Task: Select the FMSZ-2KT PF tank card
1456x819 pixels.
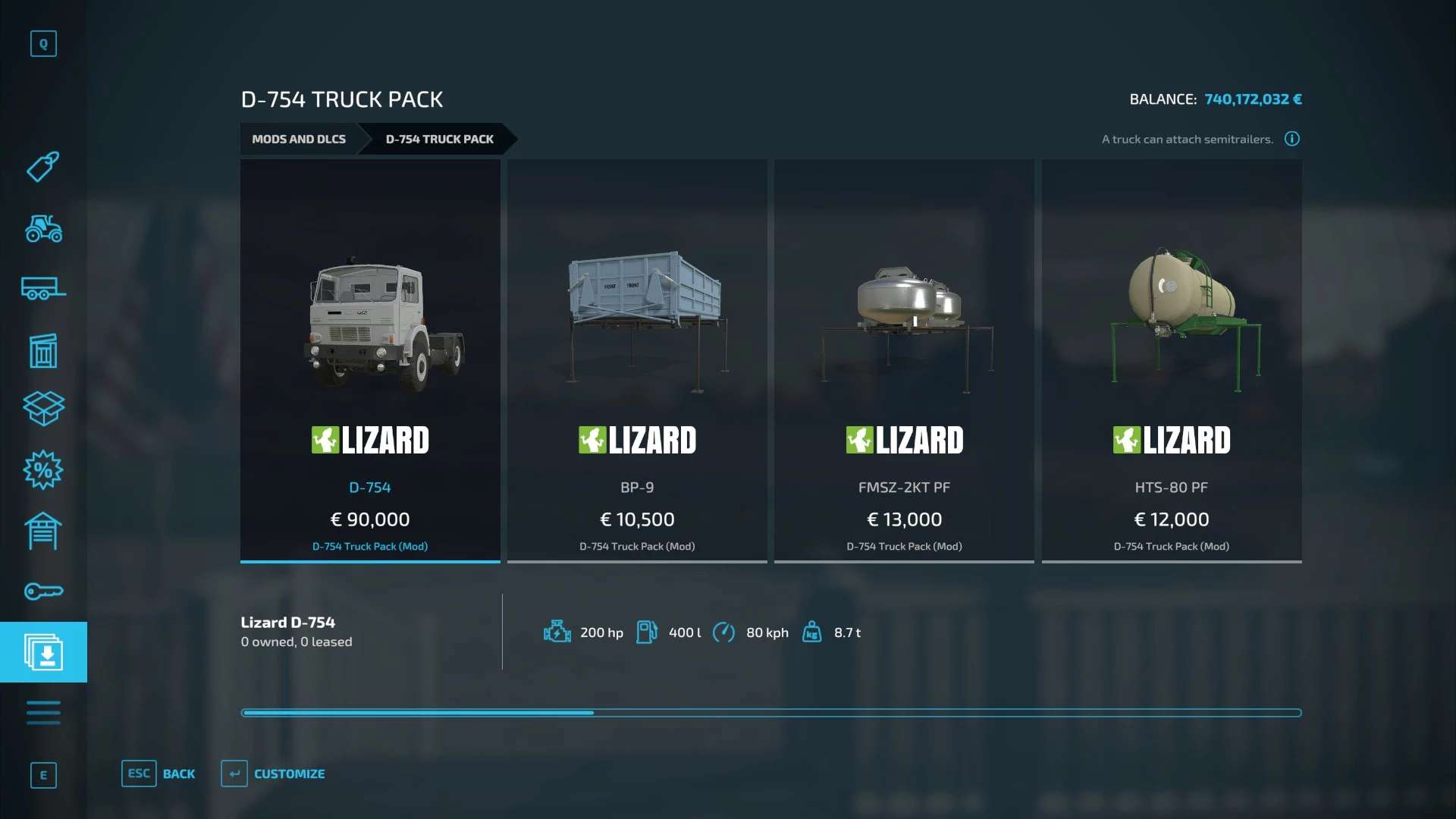Action: pyautogui.click(x=904, y=360)
